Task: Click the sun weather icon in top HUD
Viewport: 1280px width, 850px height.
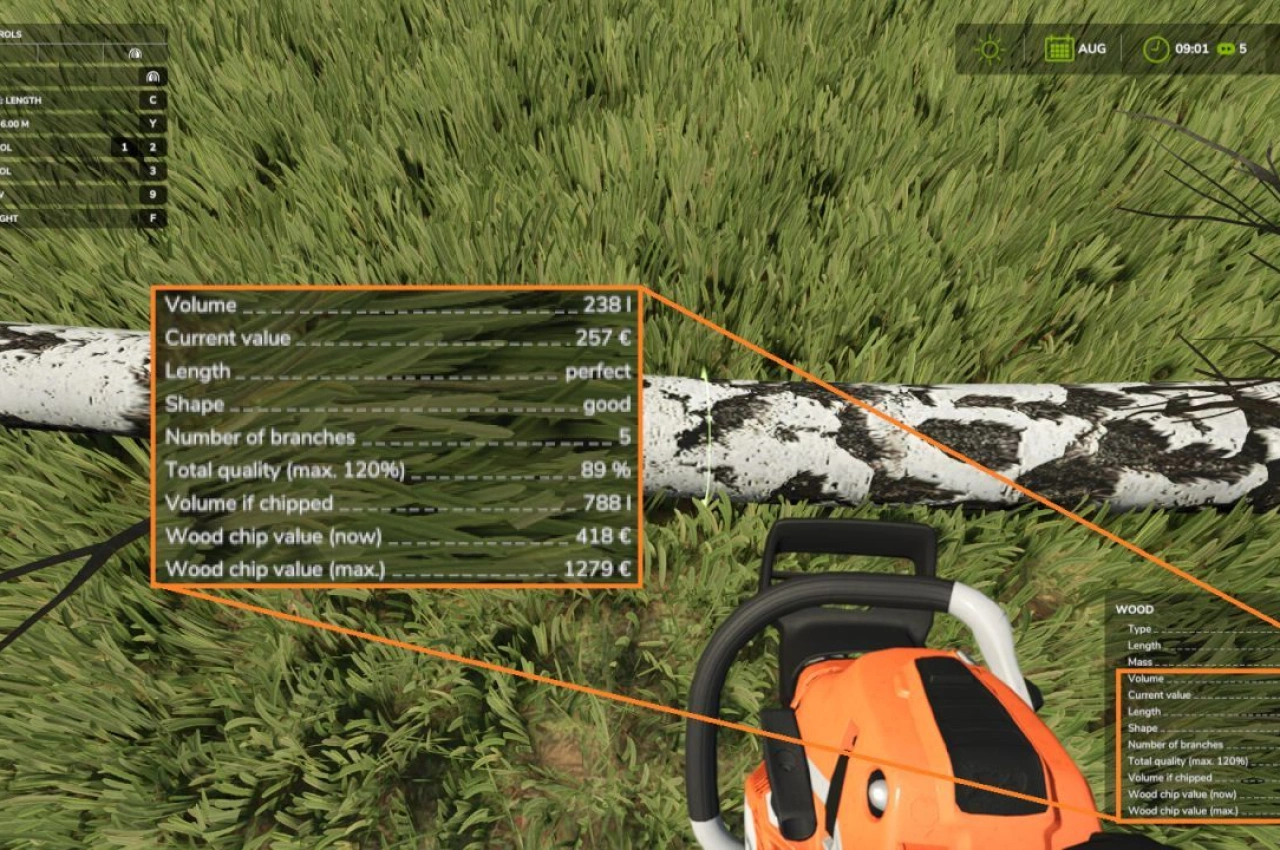Action: 989,48
